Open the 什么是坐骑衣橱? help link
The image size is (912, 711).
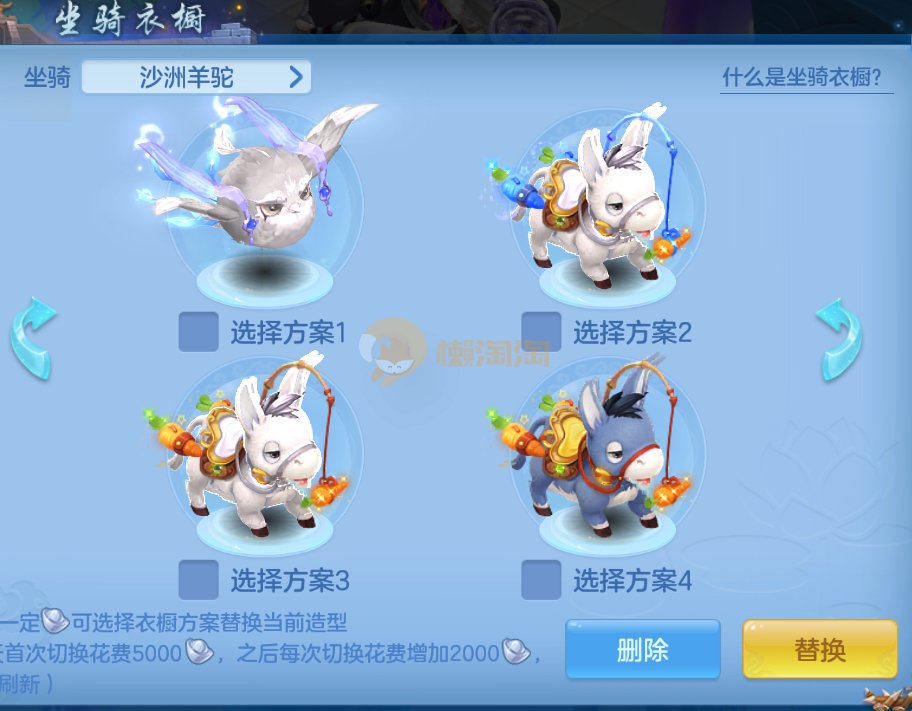click(x=807, y=78)
